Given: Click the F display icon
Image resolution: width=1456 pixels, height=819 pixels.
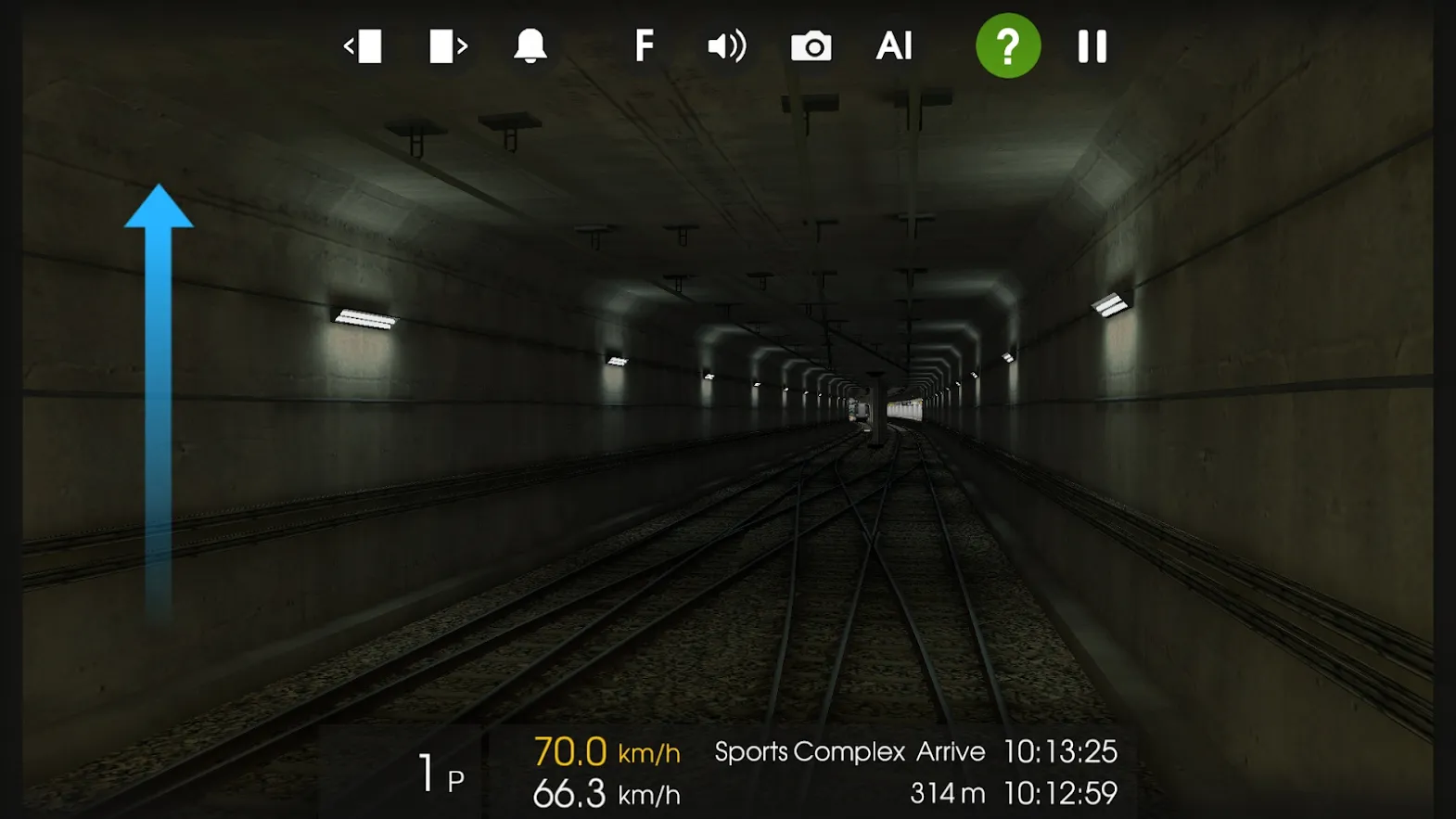Looking at the screenshot, I should [x=645, y=45].
